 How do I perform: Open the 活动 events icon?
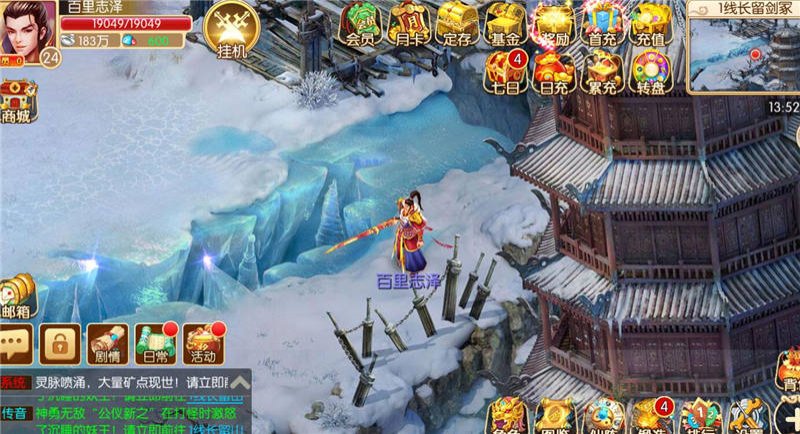pyautogui.click(x=203, y=344)
